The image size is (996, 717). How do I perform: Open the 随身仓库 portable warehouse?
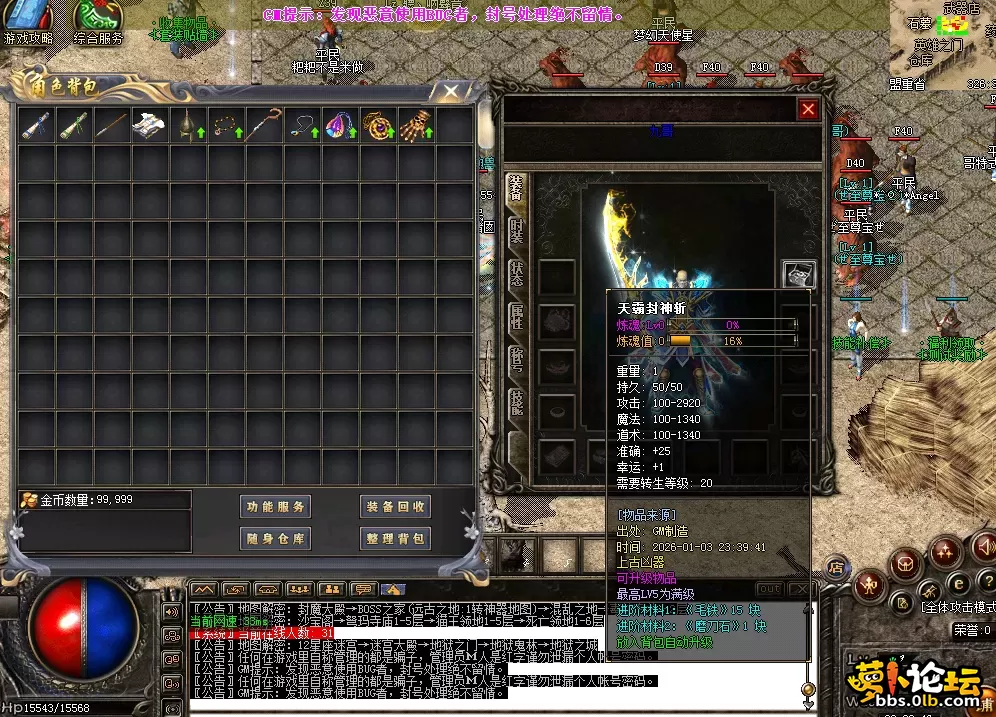(x=276, y=538)
